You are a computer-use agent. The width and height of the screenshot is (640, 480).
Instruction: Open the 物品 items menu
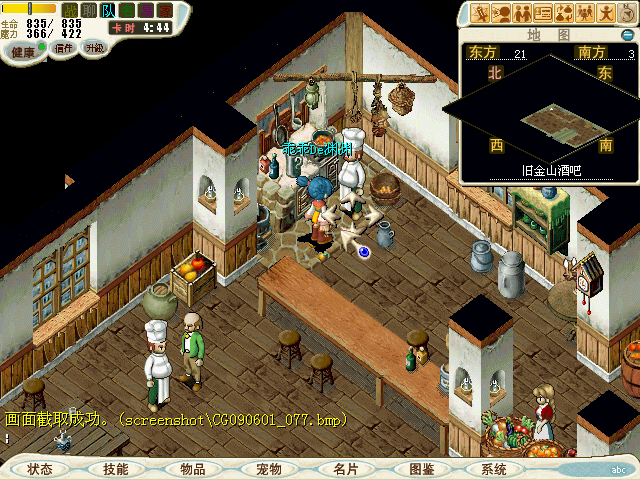pos(193,469)
